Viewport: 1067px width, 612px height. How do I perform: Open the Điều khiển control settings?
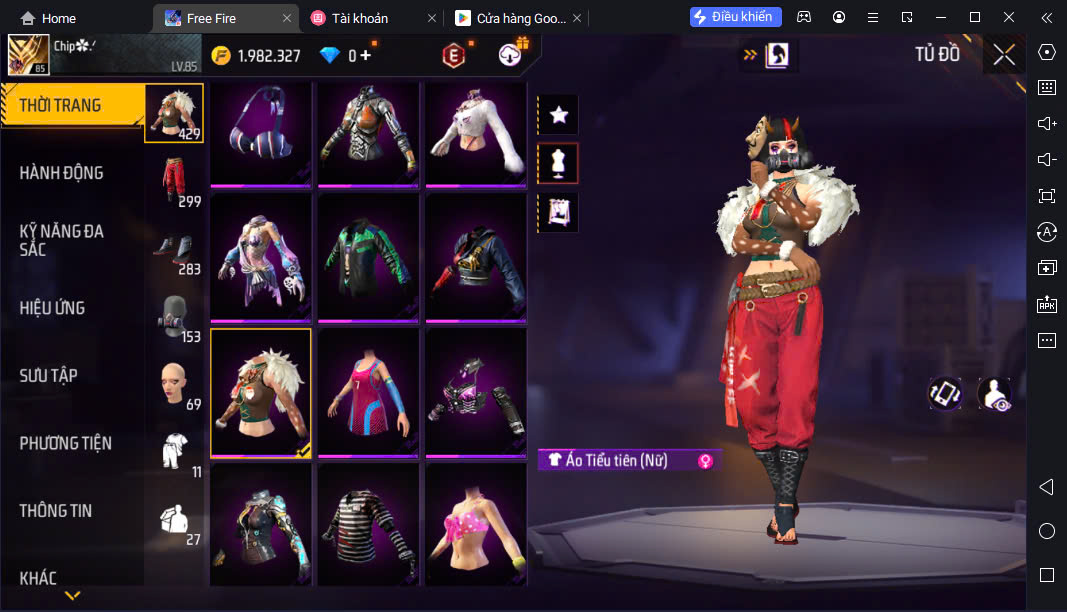735,17
